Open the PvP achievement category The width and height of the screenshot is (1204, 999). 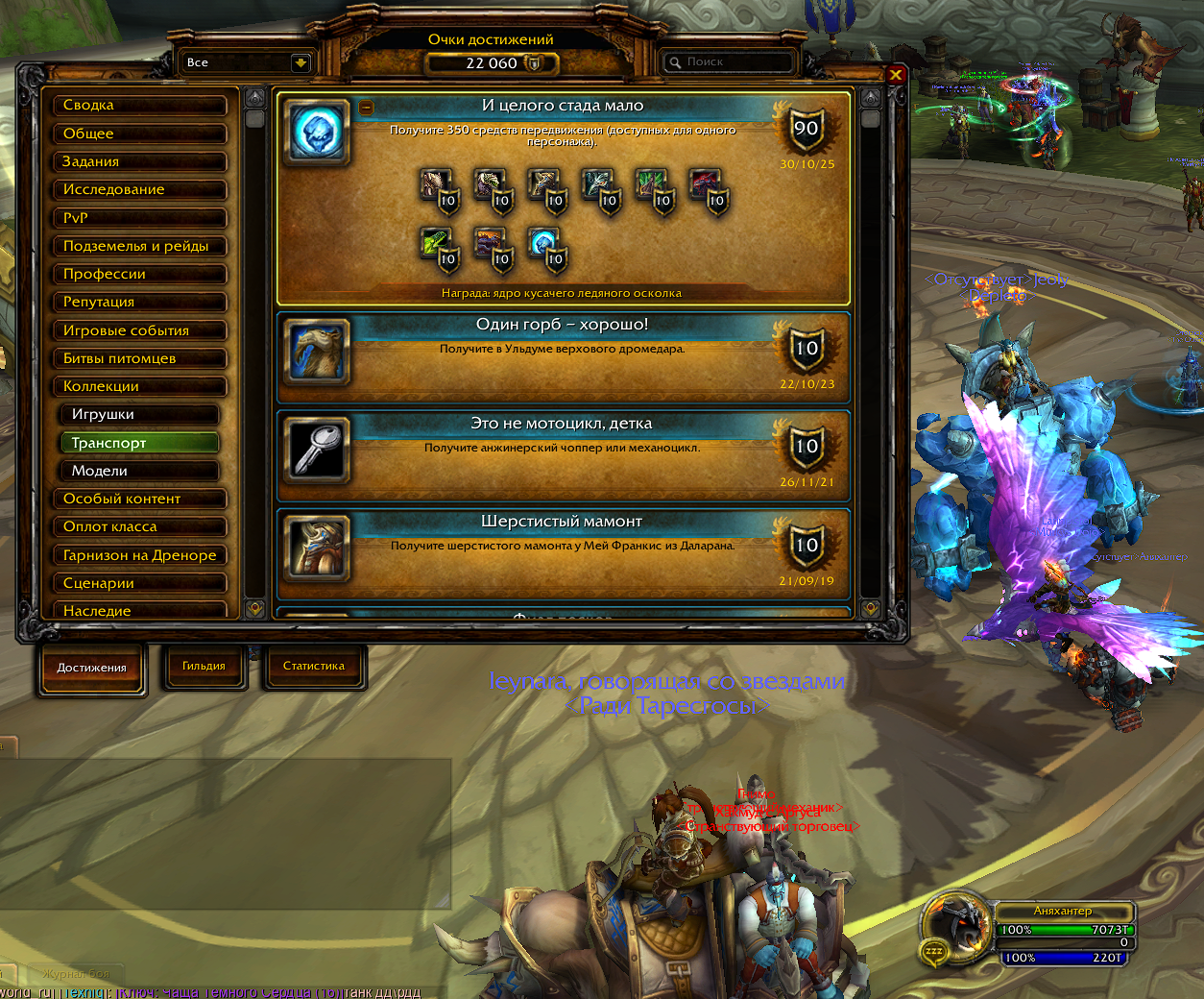click(x=139, y=218)
